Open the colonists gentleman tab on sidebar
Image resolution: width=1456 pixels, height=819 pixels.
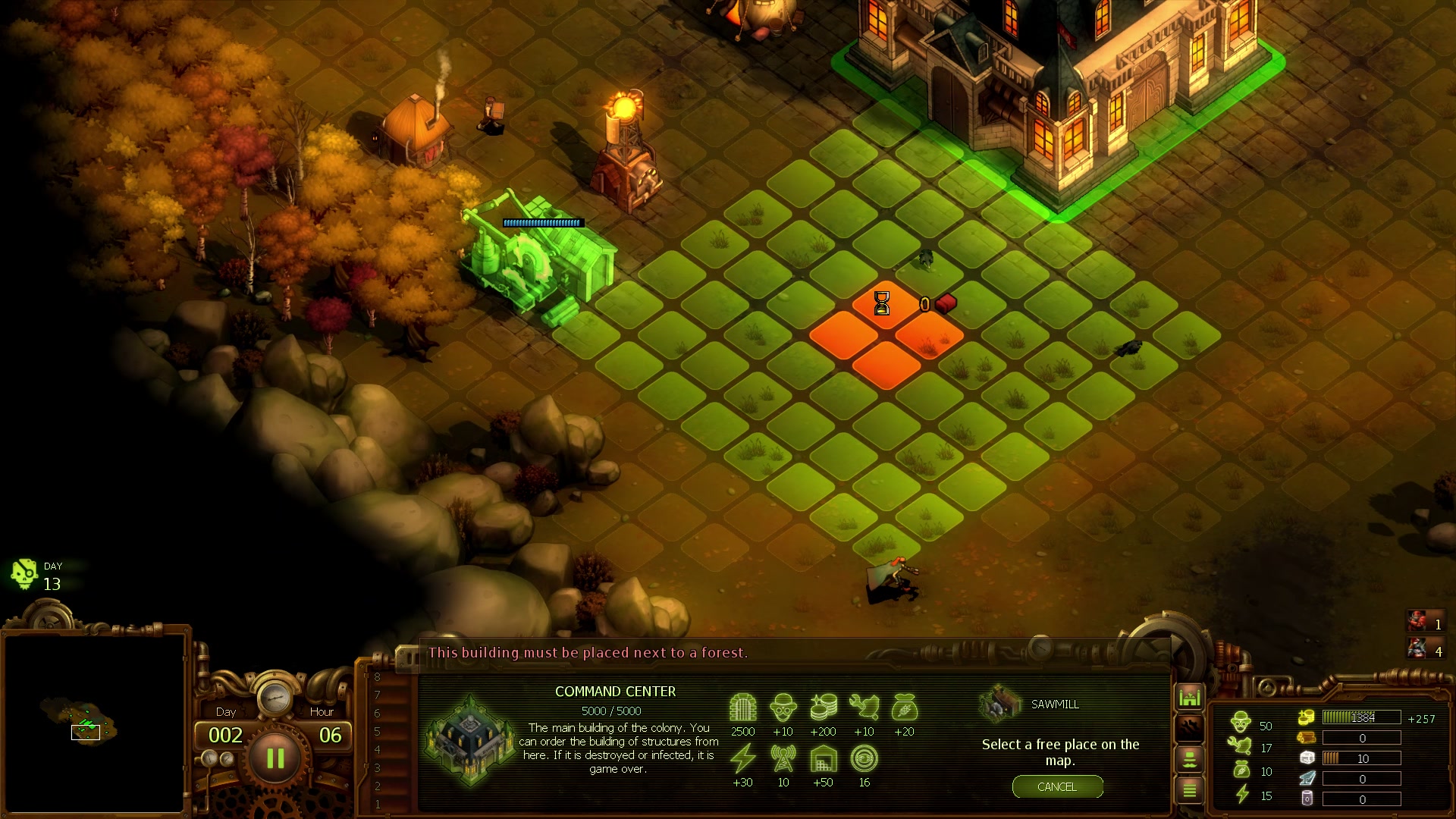coord(1189,760)
